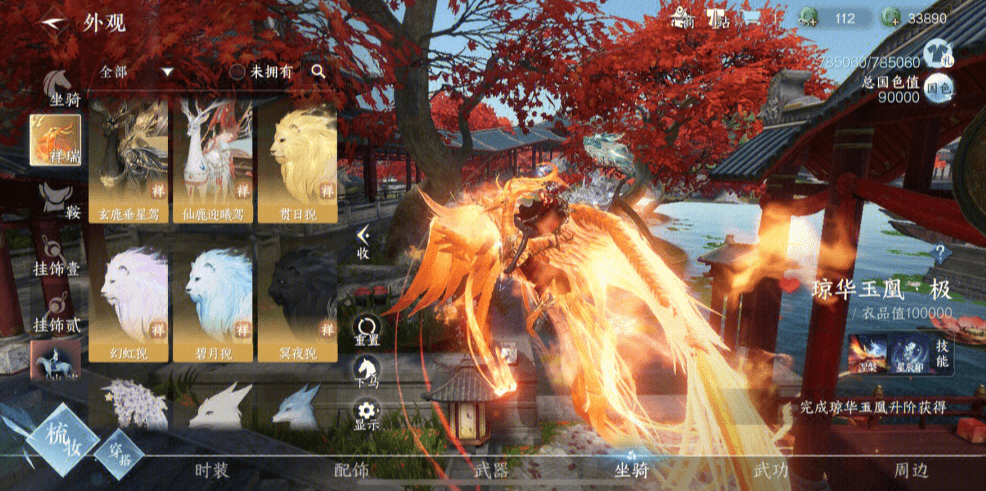The width and height of the screenshot is (986, 491).
Task: Open the 全部 filter dropdown
Action: [137, 72]
